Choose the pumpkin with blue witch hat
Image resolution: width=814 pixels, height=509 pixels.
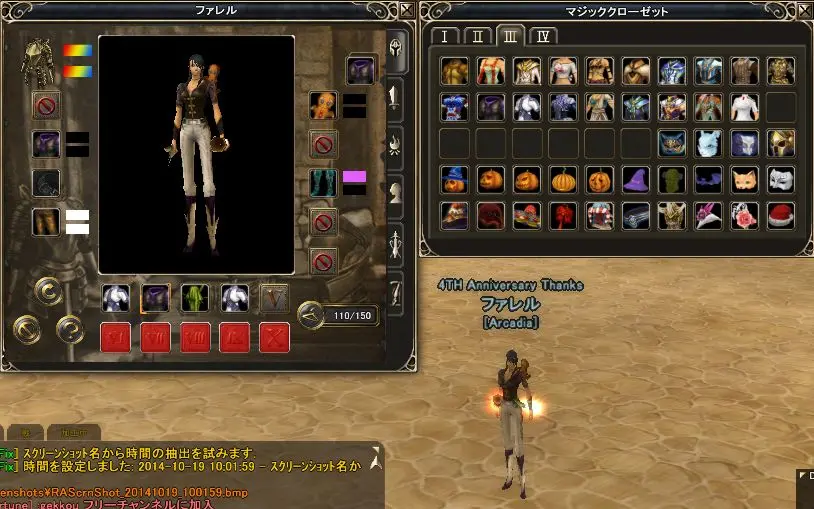pos(455,180)
